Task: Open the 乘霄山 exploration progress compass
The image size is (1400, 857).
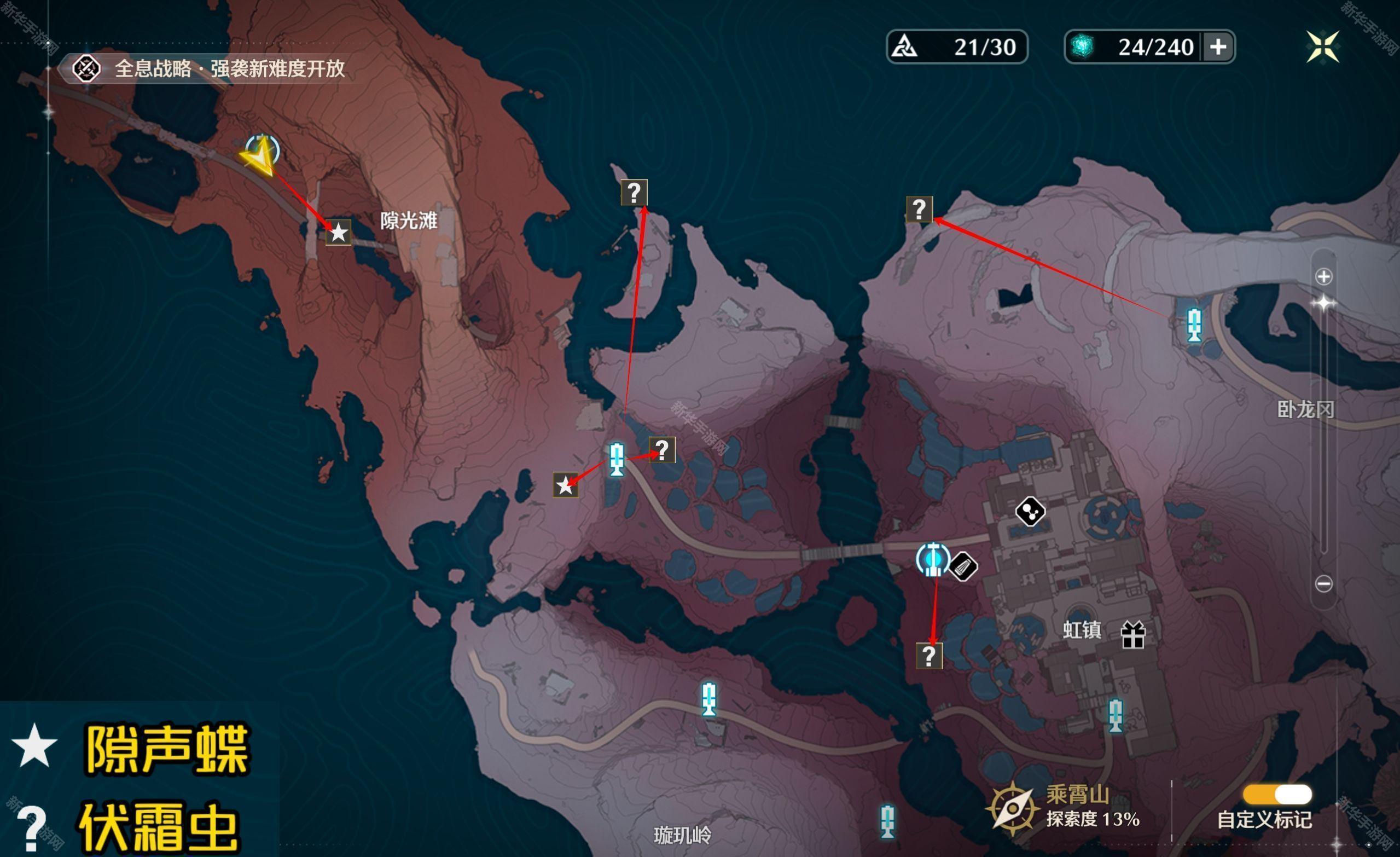Action: pyautogui.click(x=1013, y=808)
